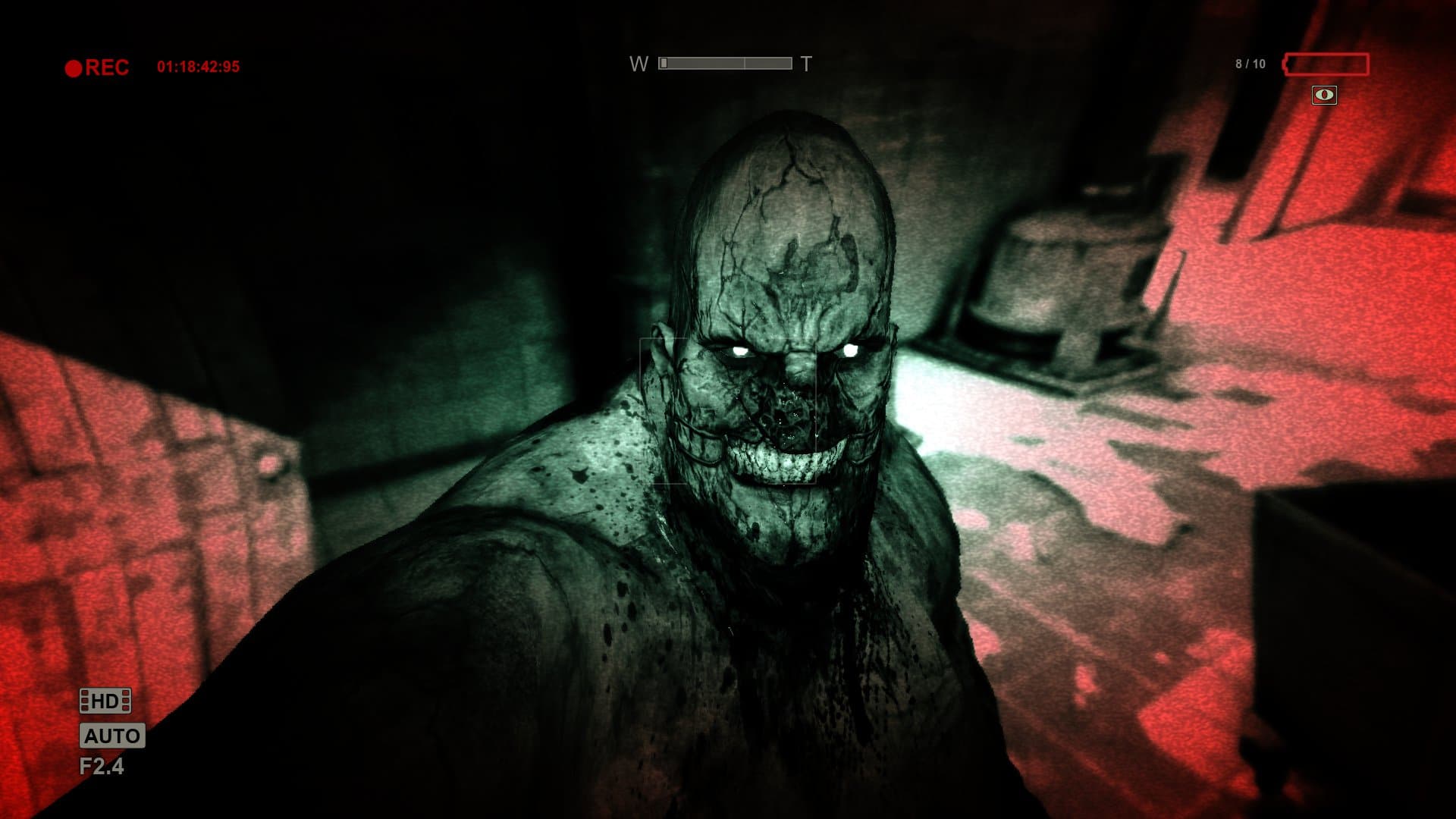The width and height of the screenshot is (1456, 819).
Task: Toggle the night vision eye icon
Action: click(x=1324, y=95)
